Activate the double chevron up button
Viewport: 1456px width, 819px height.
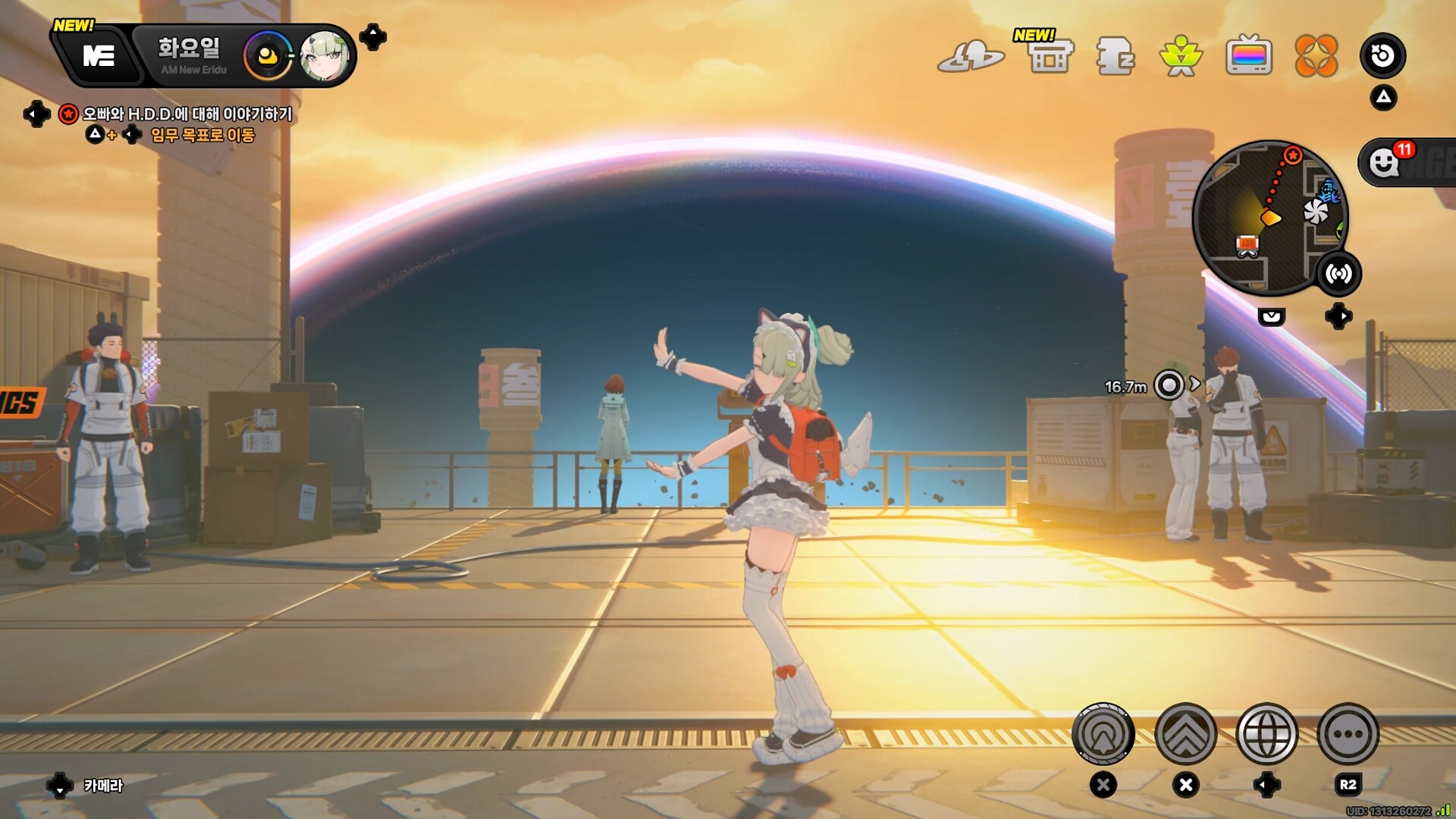click(1185, 734)
